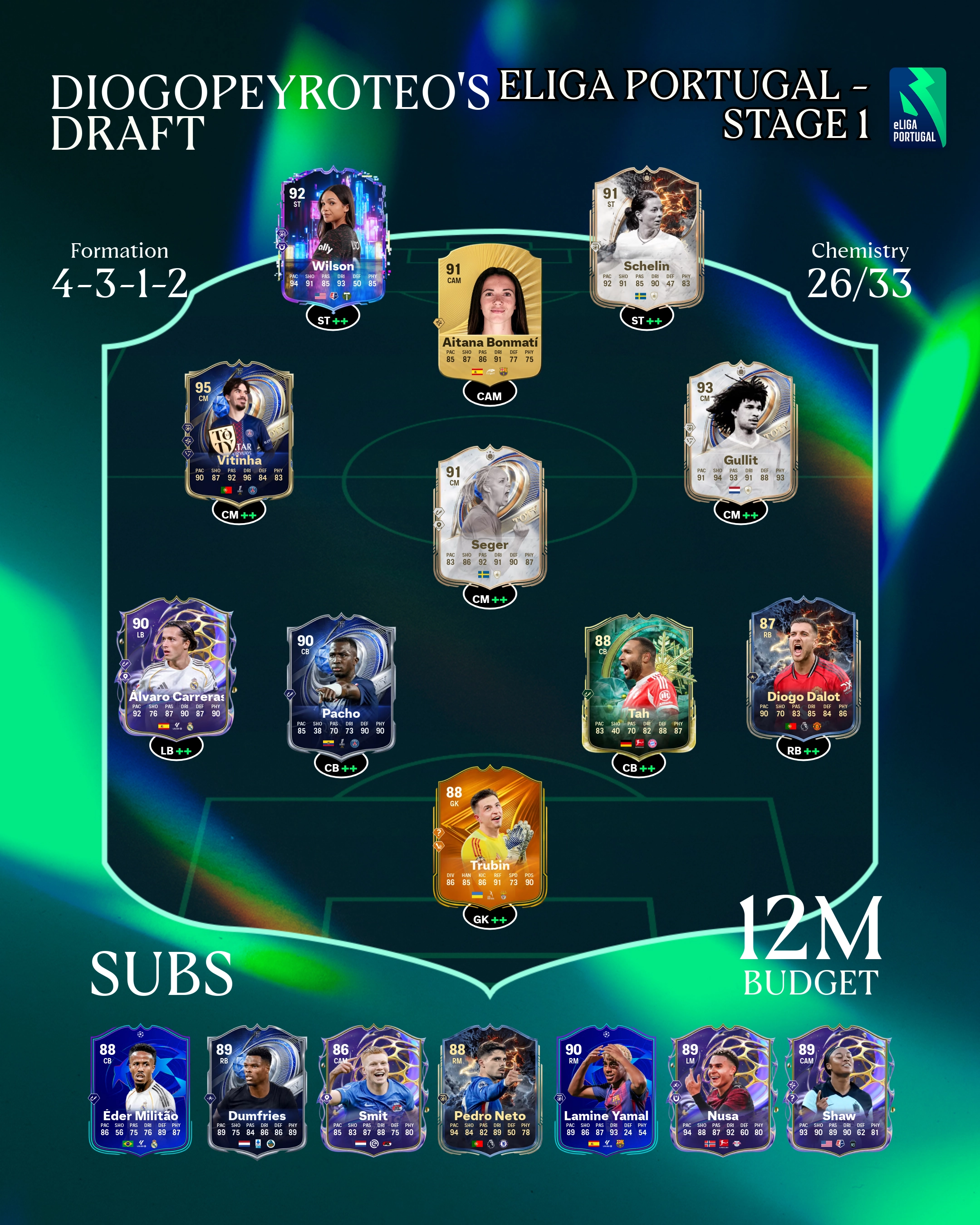
Task: Select substitute Éder Militão's card
Action: click(x=140, y=1090)
